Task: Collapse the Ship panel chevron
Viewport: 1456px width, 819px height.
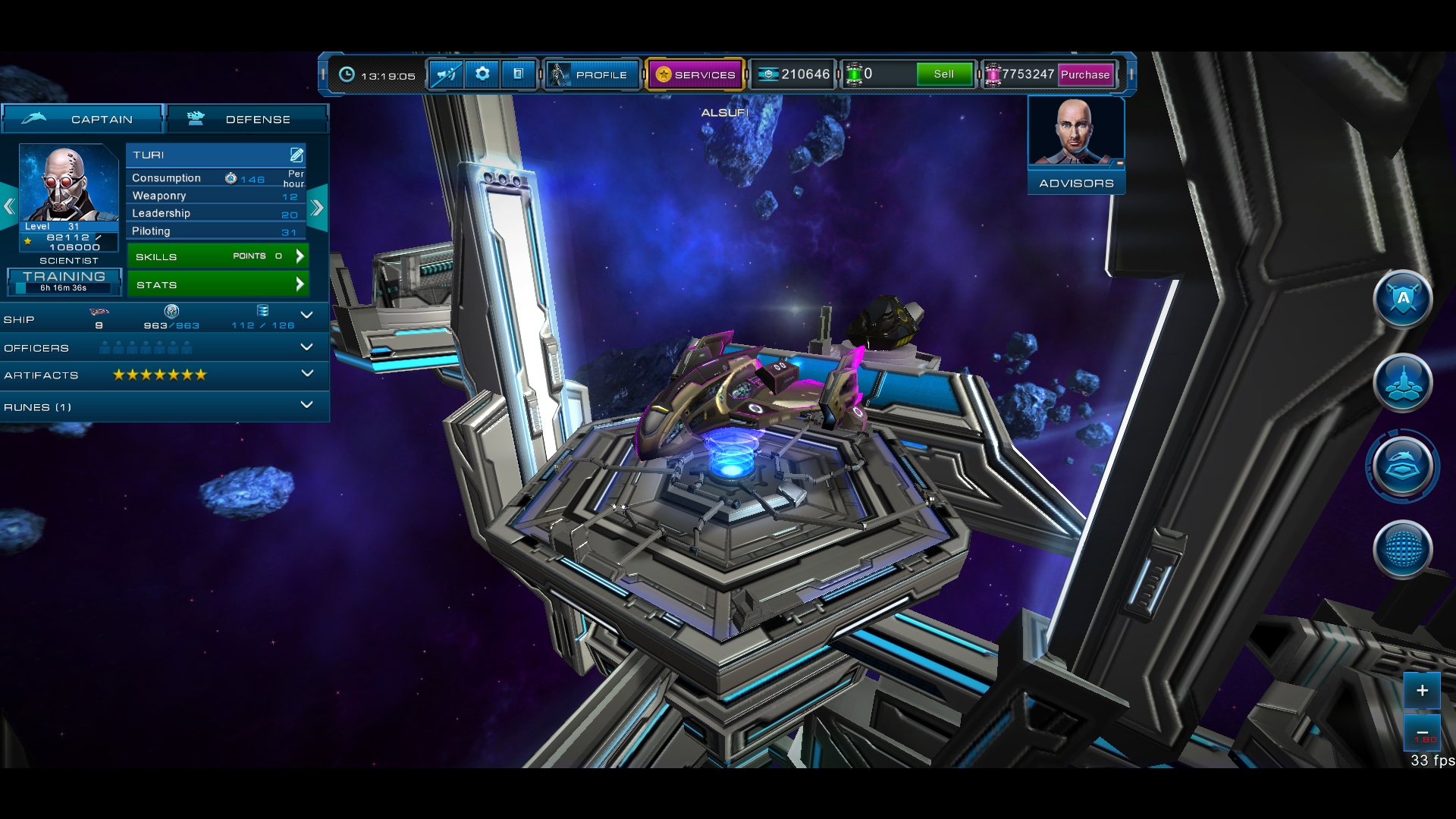Action: click(307, 315)
